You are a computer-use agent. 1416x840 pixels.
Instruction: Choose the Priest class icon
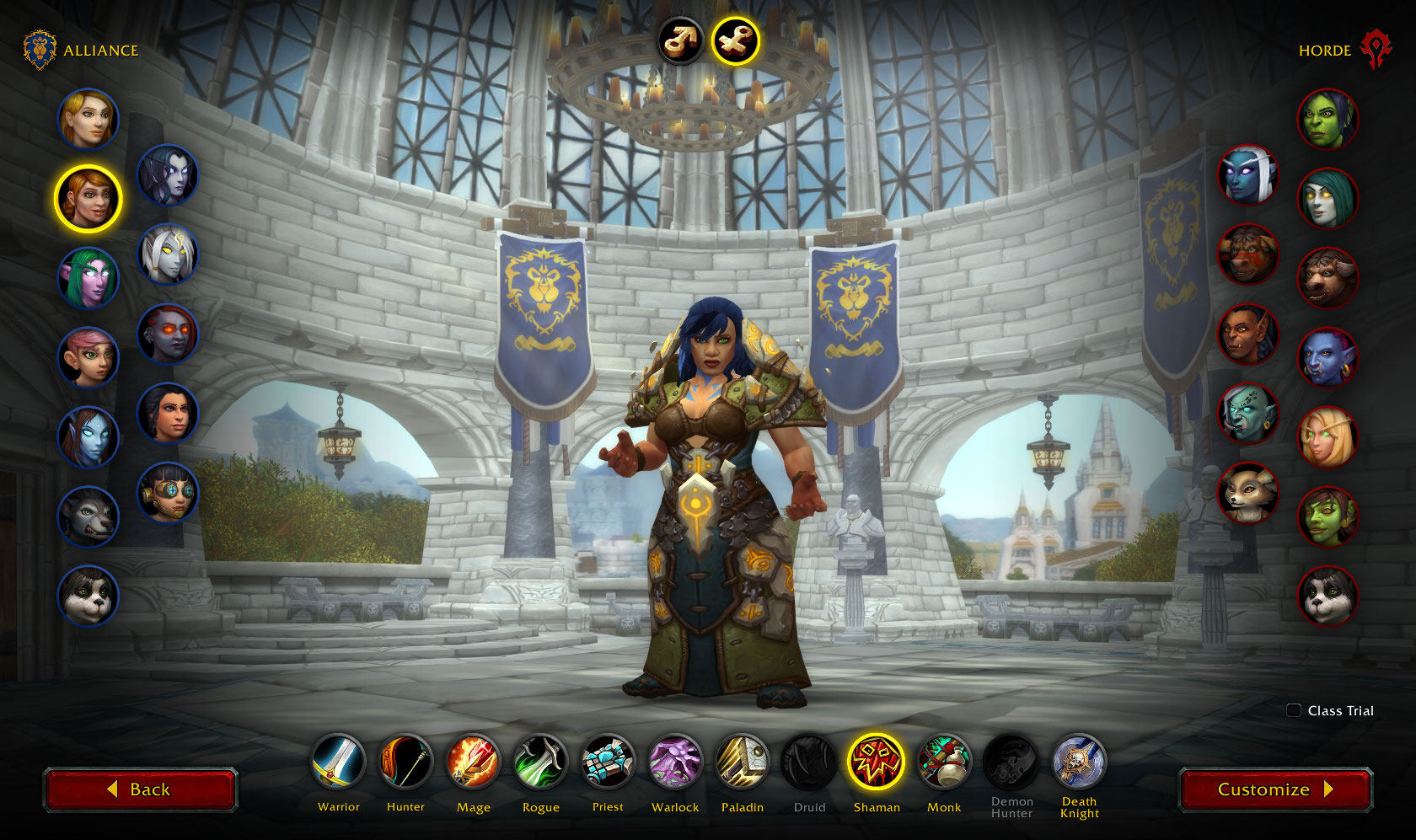(608, 762)
